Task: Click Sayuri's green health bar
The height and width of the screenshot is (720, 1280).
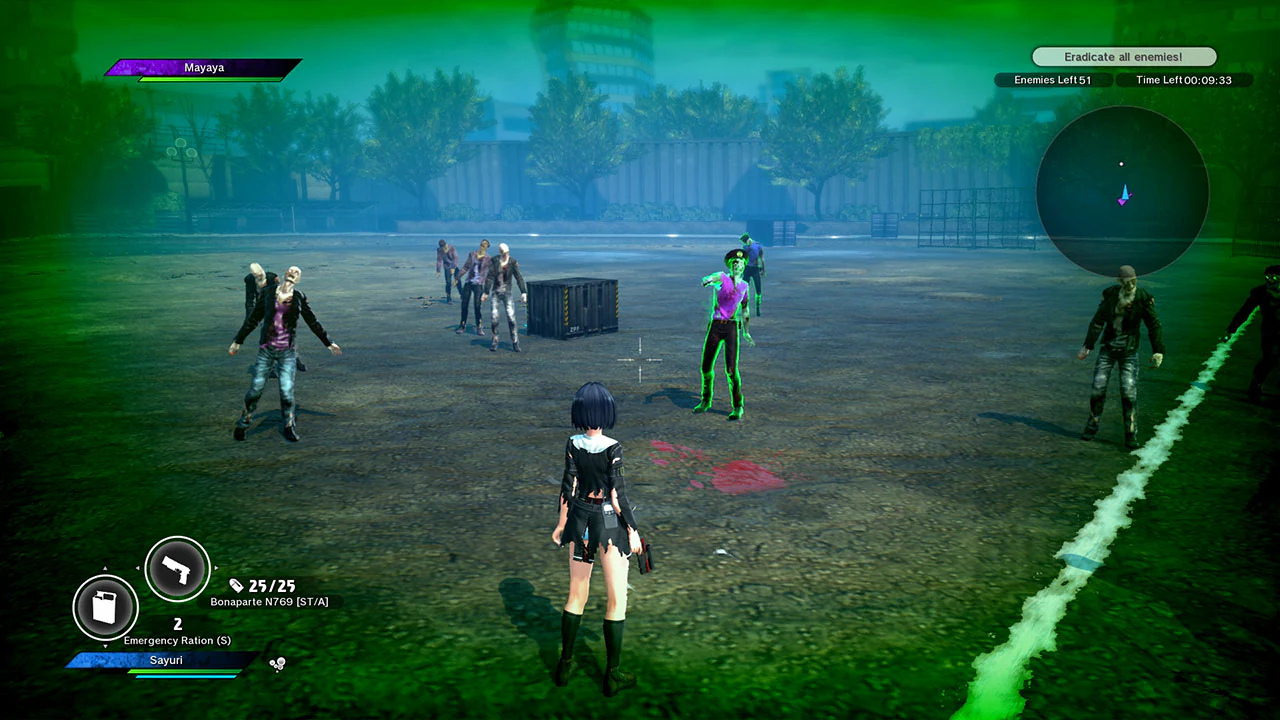Action: [182, 672]
